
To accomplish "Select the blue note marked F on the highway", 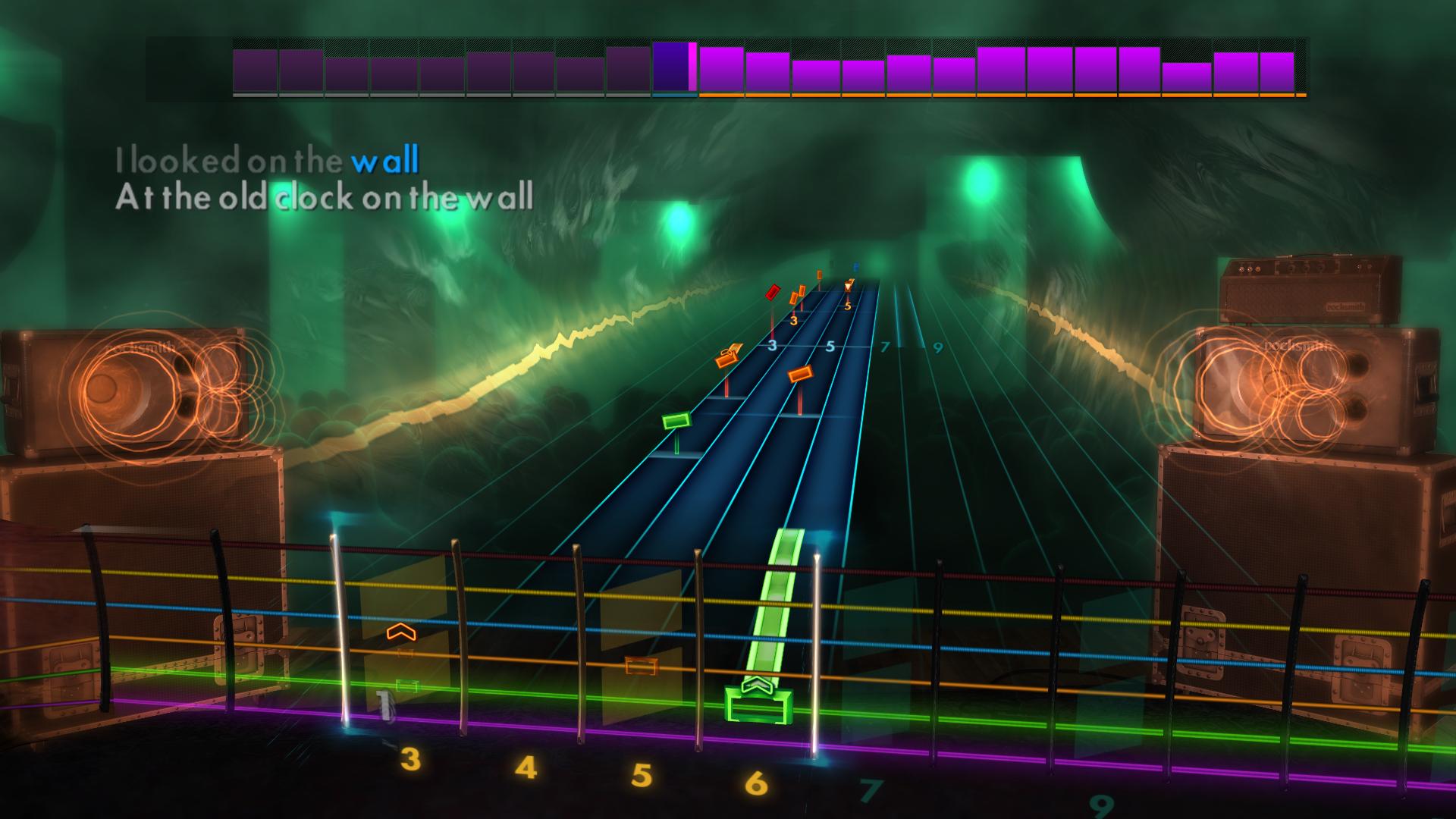I will tap(855, 266).
